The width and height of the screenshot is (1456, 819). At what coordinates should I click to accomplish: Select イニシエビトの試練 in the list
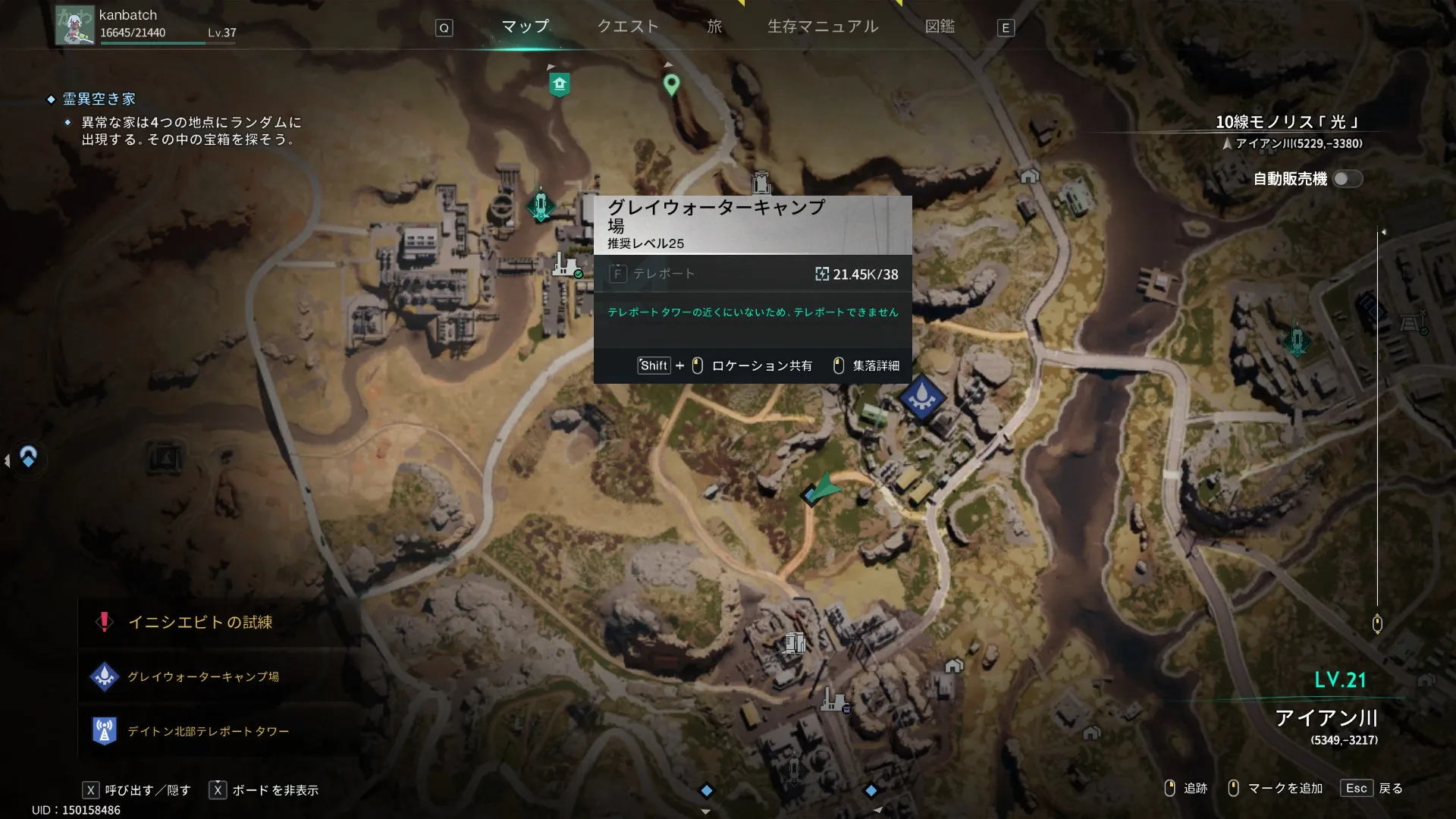pos(200,623)
